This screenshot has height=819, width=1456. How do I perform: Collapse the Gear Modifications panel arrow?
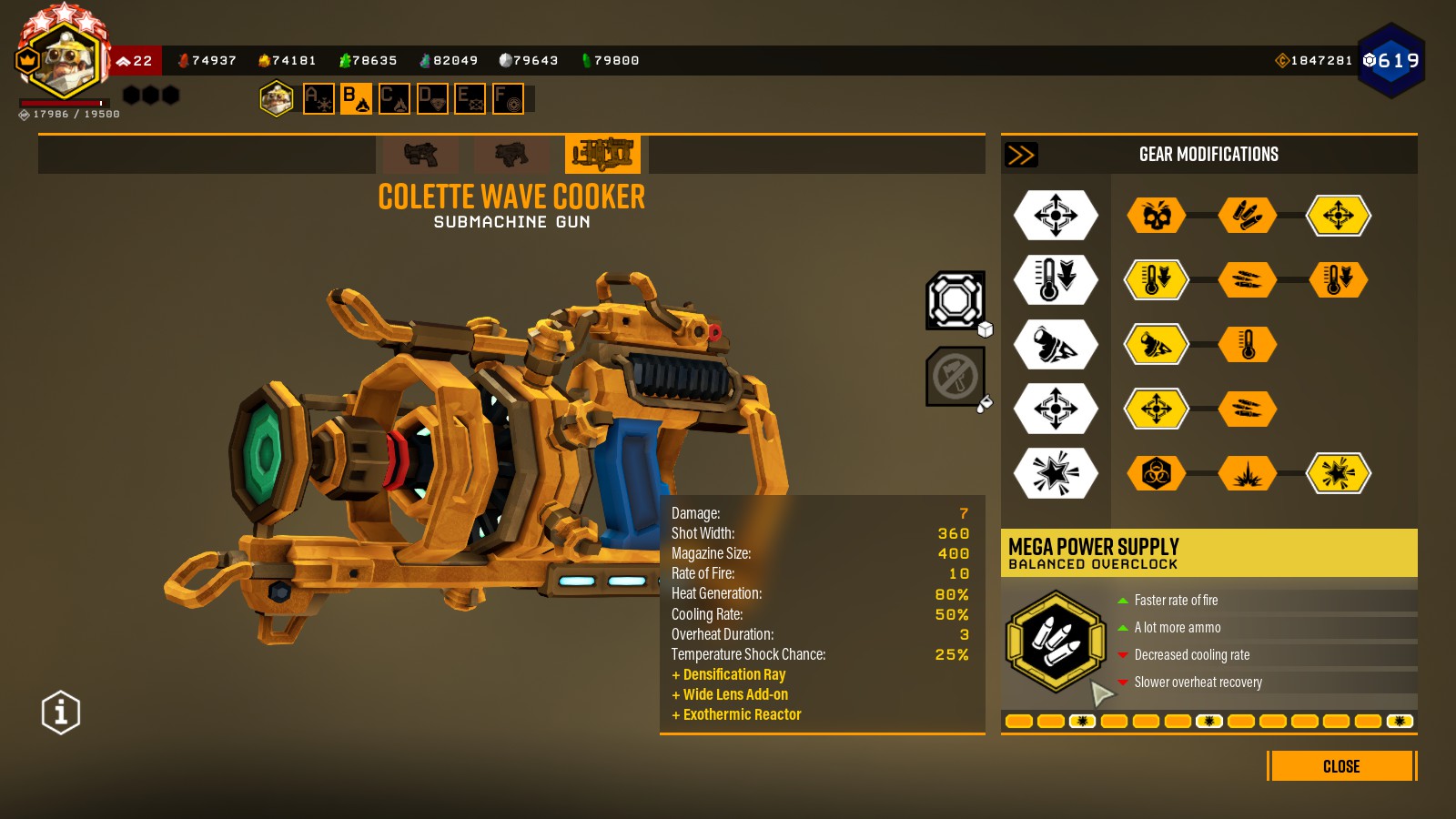pyautogui.click(x=1021, y=155)
